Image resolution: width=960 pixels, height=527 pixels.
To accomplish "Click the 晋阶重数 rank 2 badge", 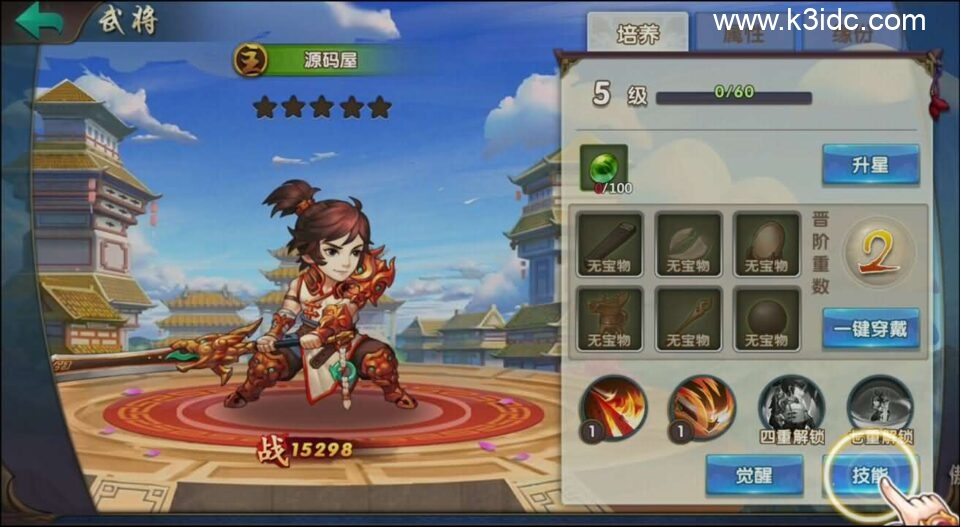I will (879, 251).
